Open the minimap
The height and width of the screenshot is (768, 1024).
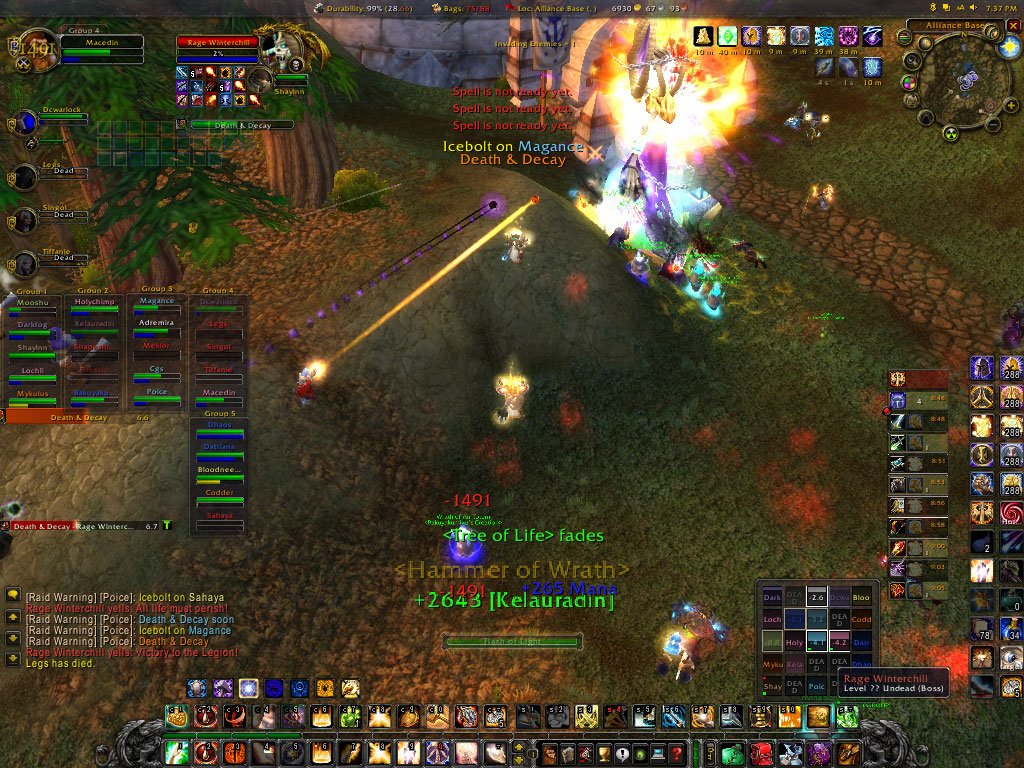965,82
